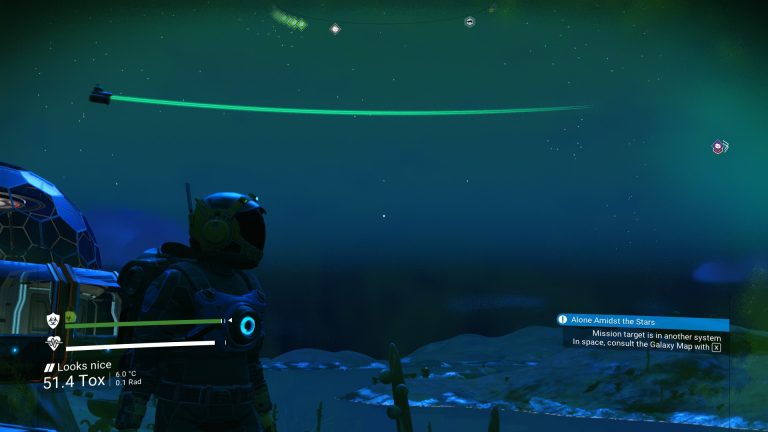Select the diamond waypoint marker on the compass

(335, 28)
